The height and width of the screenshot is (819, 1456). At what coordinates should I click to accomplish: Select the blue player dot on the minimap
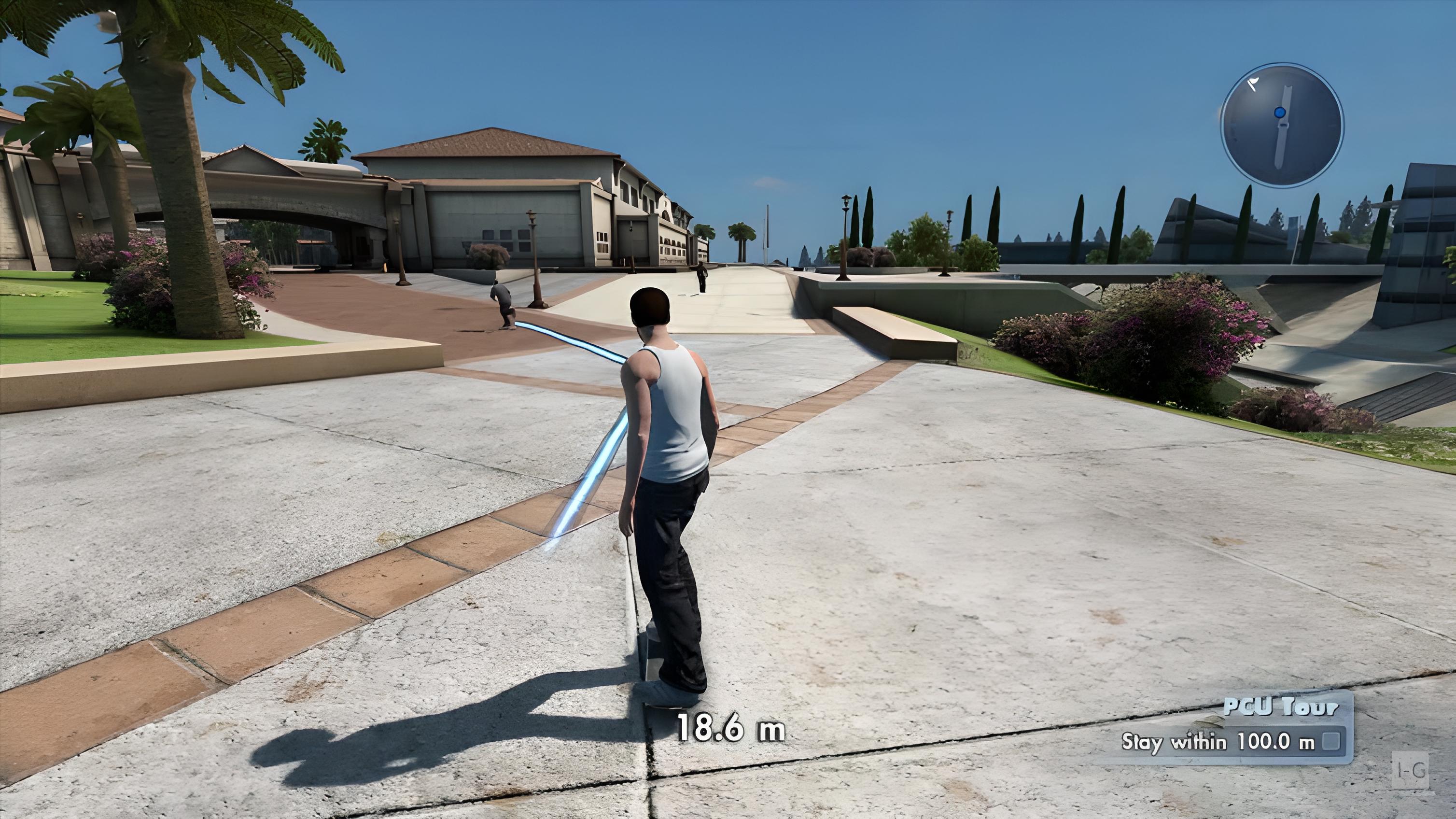(1281, 113)
